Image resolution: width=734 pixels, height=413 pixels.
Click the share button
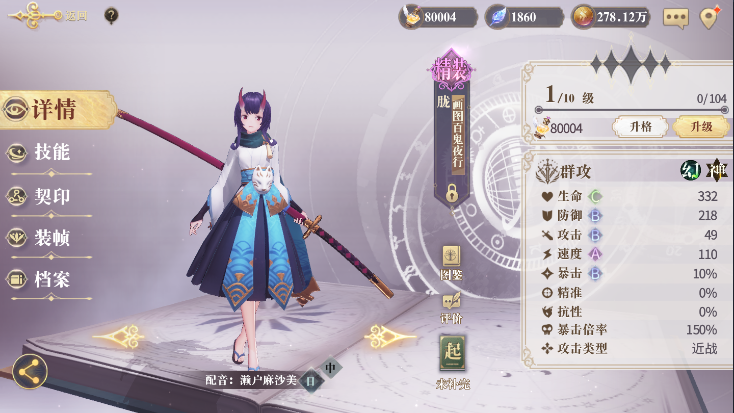pos(29,372)
